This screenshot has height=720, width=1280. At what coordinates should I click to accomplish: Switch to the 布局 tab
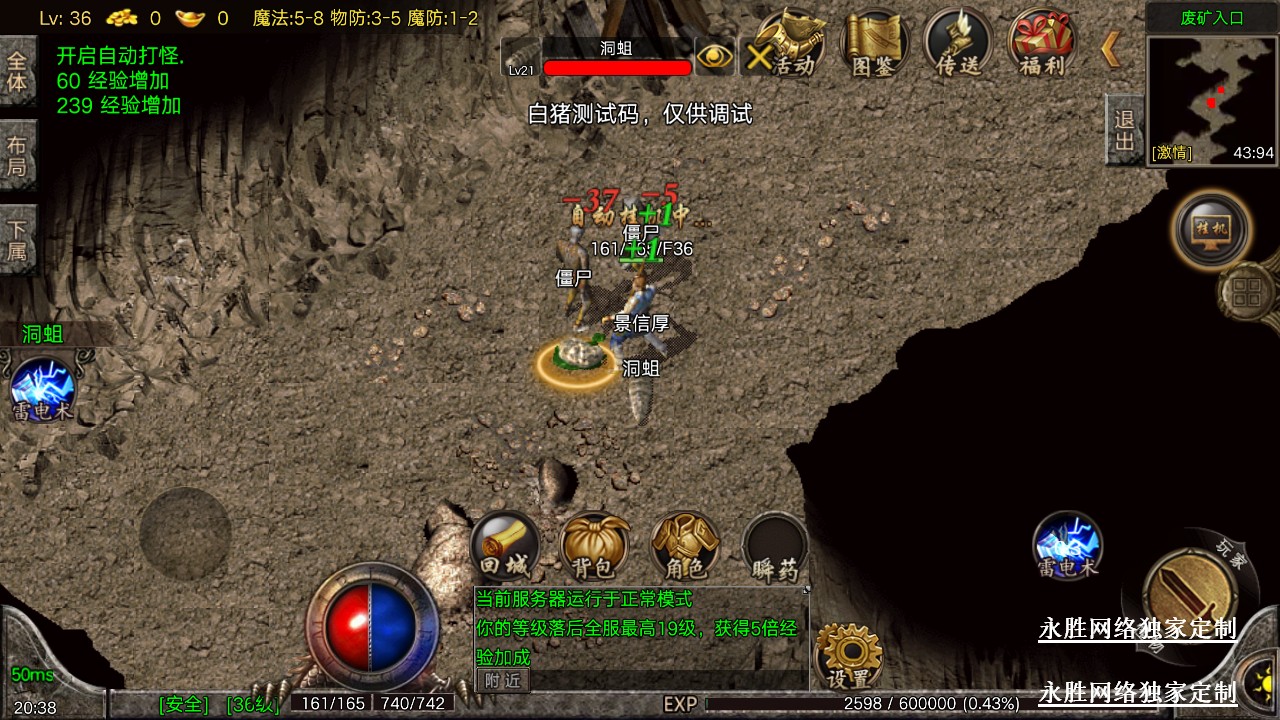17,155
